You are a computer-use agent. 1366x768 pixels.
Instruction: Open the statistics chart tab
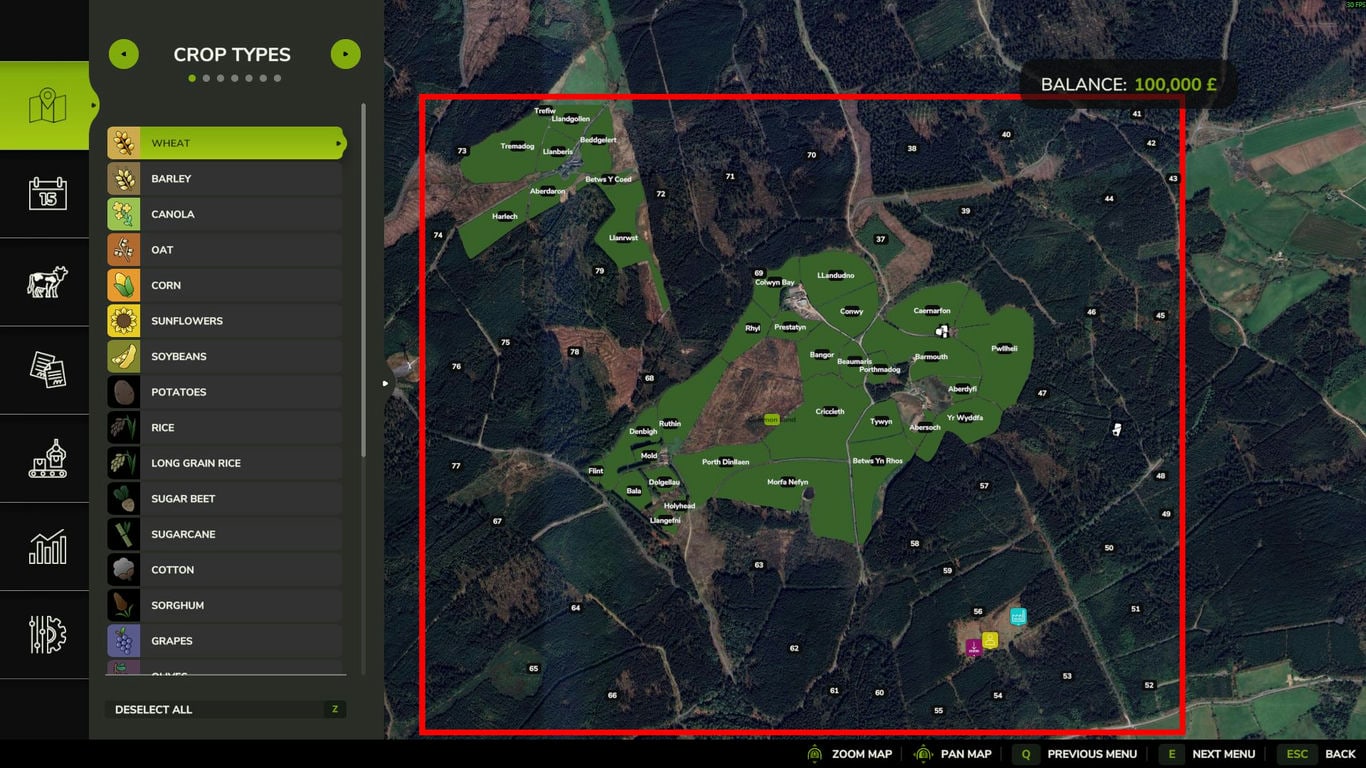(46, 547)
